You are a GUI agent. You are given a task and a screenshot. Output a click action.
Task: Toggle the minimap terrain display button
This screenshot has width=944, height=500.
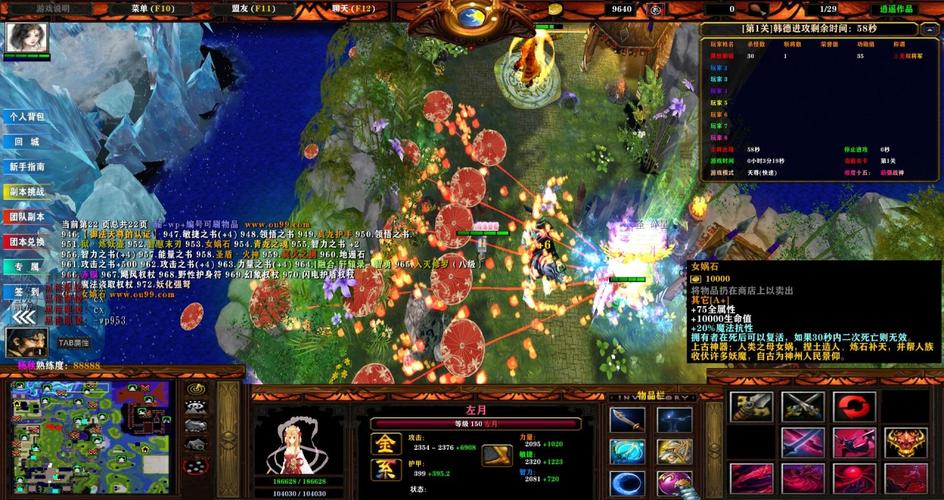[196, 408]
